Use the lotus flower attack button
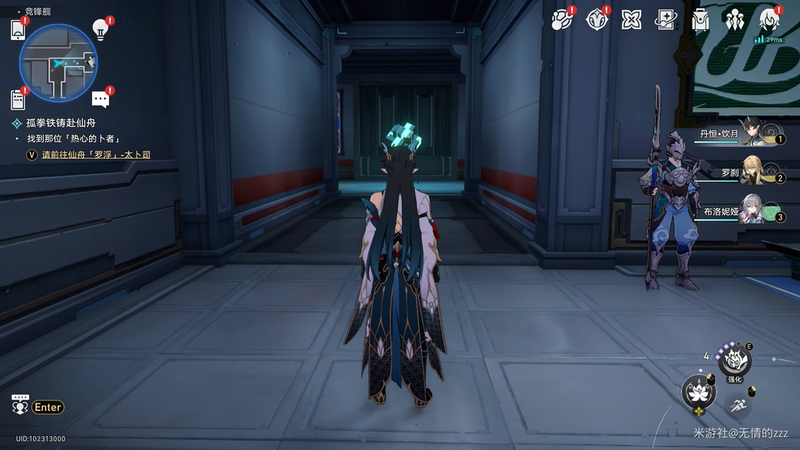The image size is (800, 450). [698, 391]
